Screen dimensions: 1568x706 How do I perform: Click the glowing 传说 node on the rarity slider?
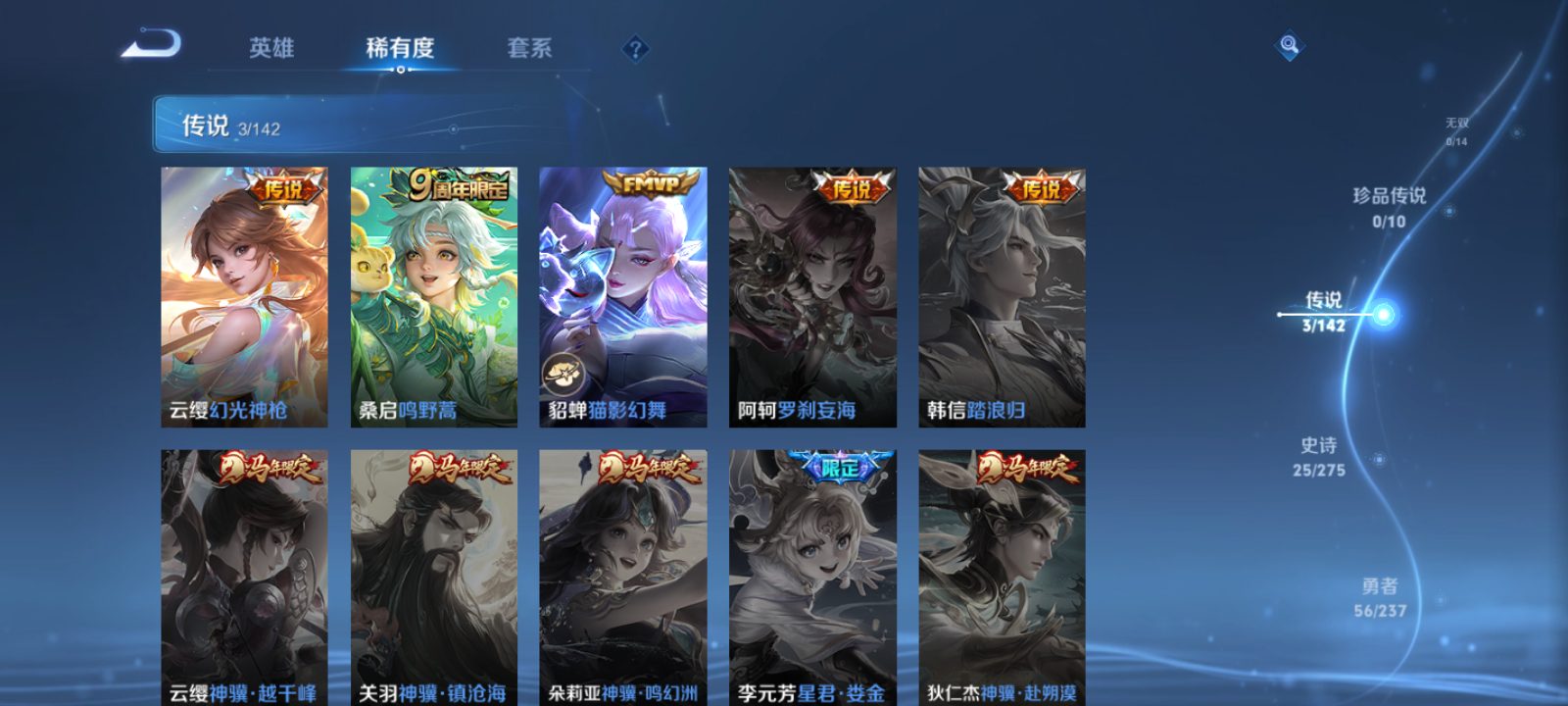pos(1383,314)
